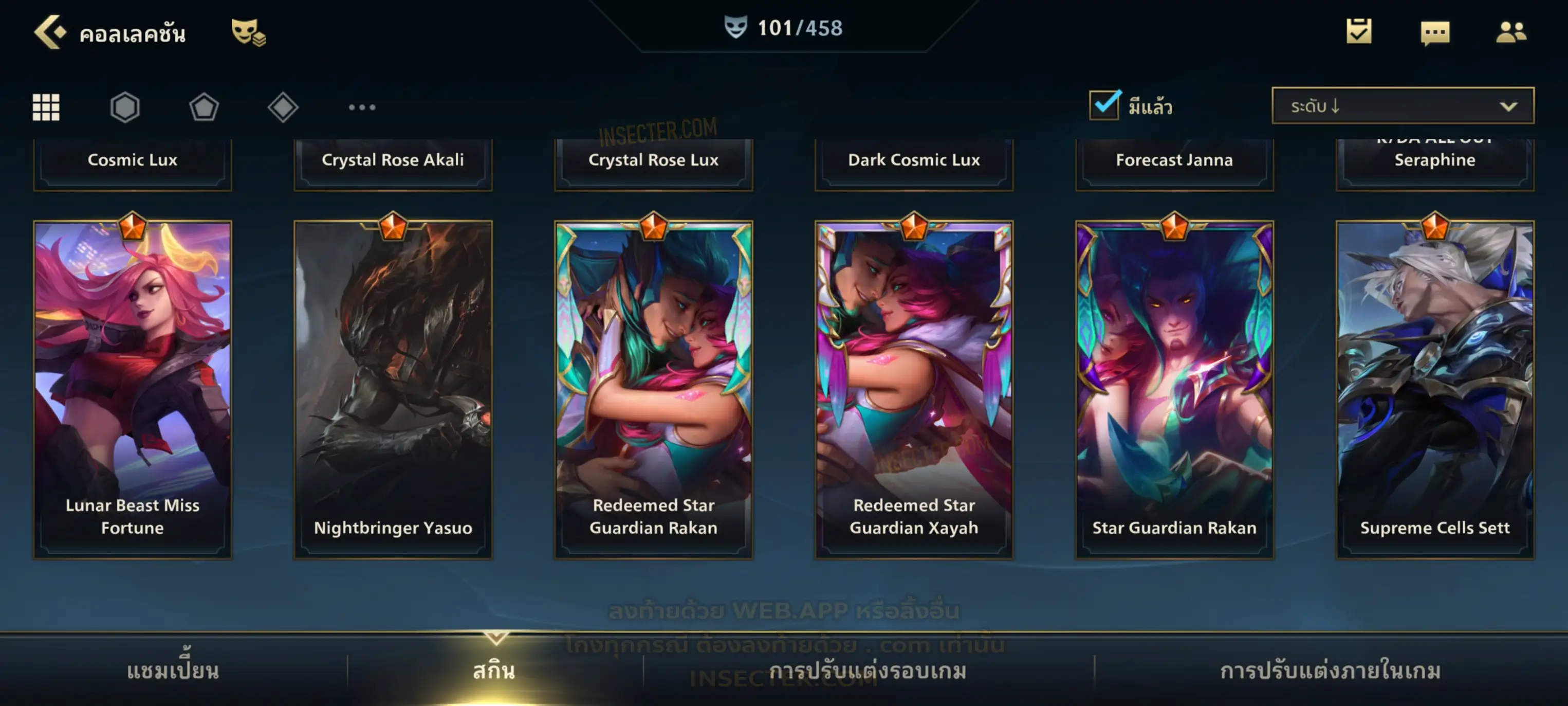Show more filters with the three dots
This screenshot has height=706, width=1568.
coord(362,107)
